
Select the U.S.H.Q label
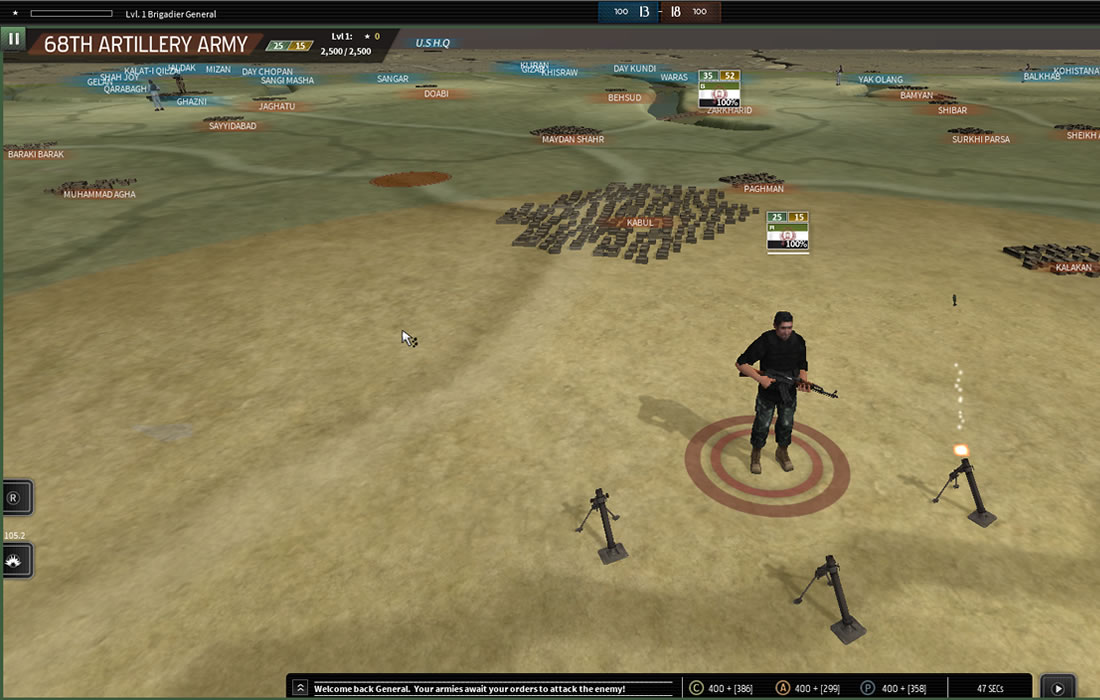(x=433, y=43)
